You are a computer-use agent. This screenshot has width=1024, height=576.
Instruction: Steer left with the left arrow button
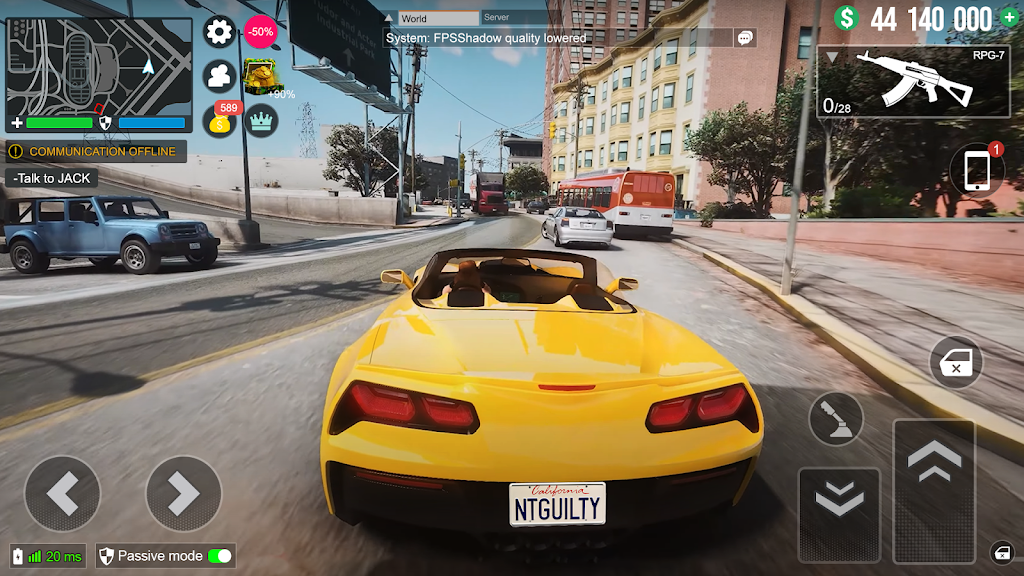tap(62, 493)
